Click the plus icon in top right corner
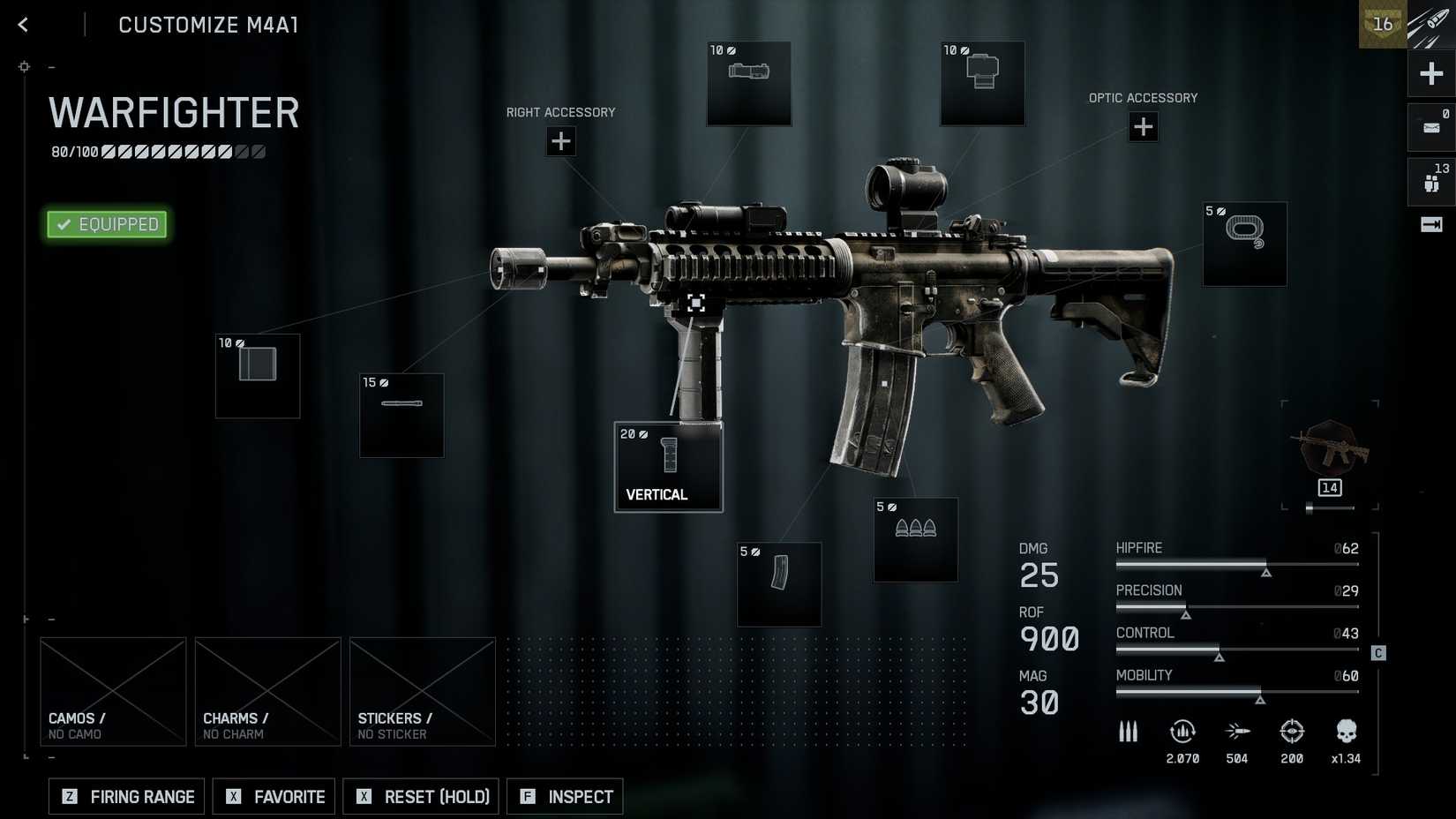The width and height of the screenshot is (1456, 819). point(1431,73)
